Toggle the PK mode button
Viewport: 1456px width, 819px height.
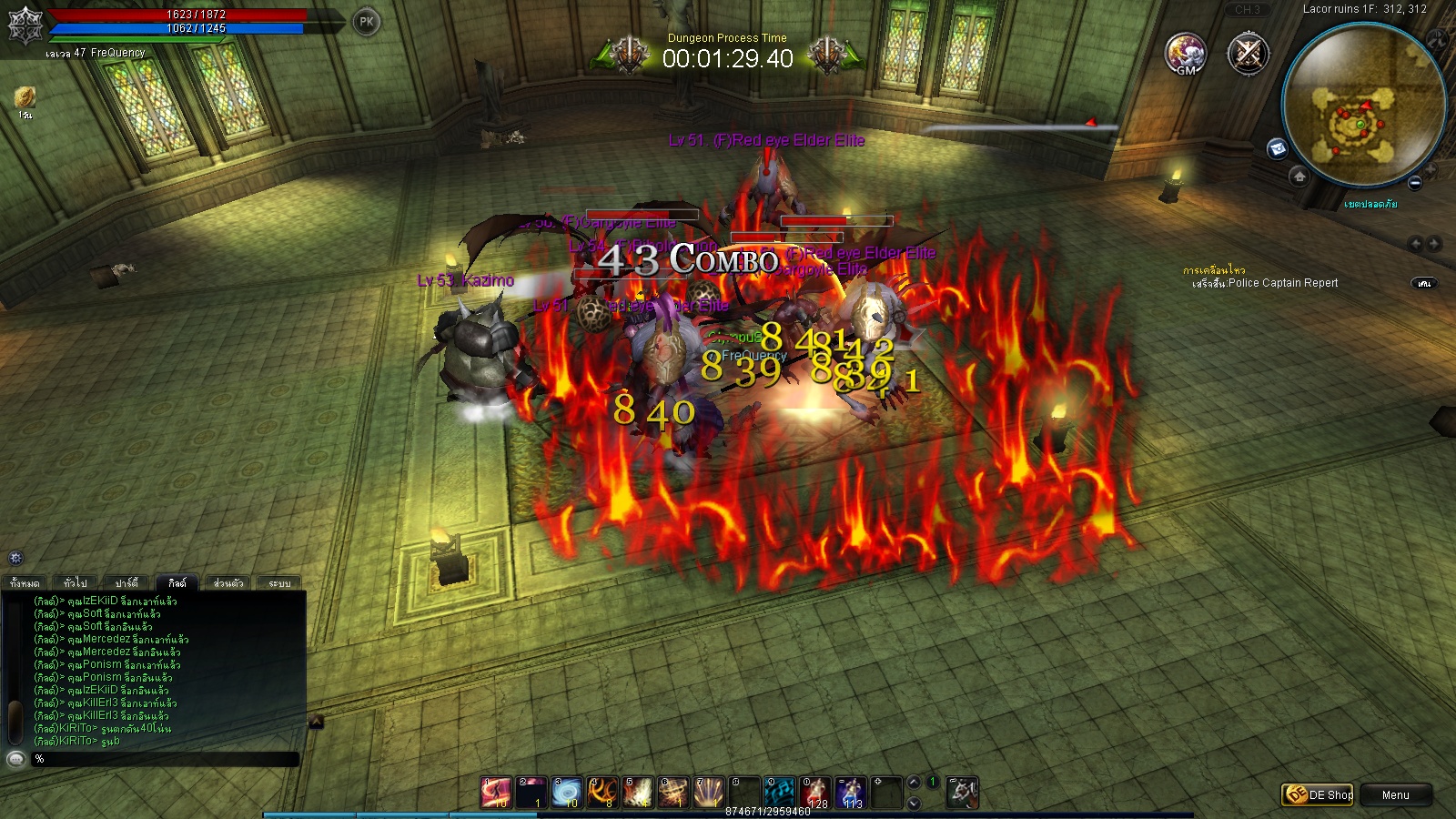coord(367,22)
